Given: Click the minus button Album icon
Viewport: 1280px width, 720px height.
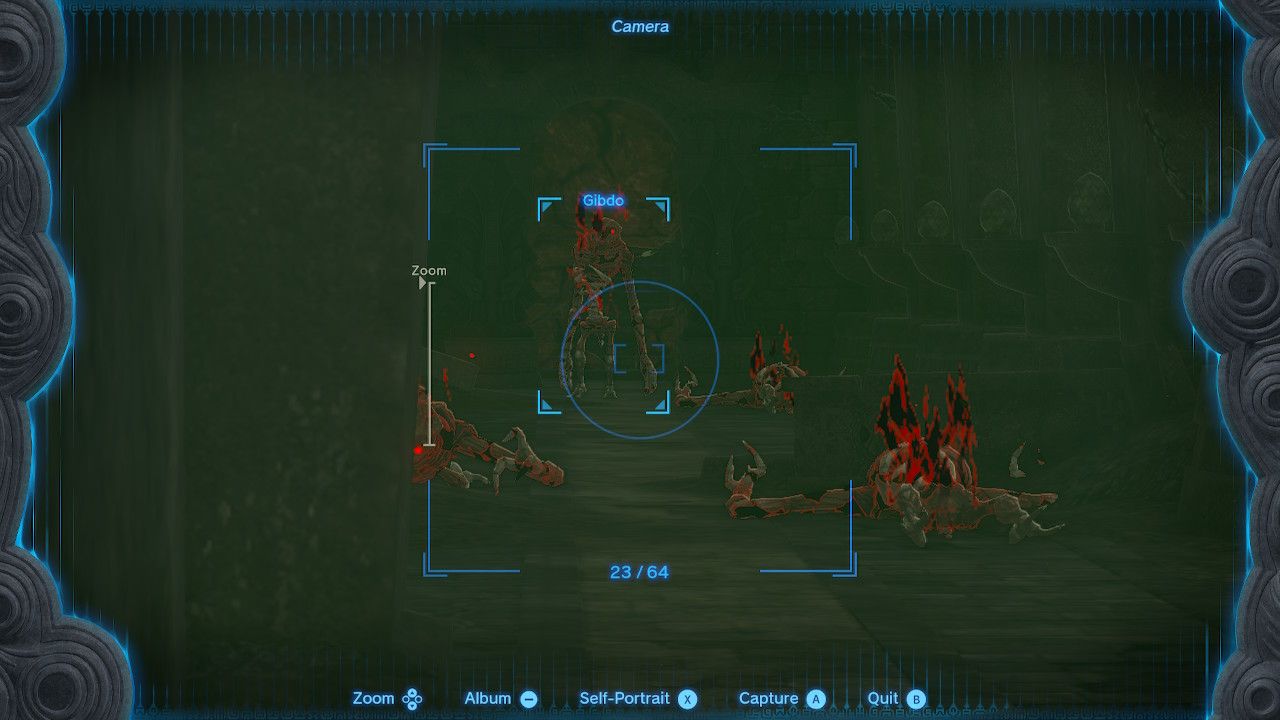Looking at the screenshot, I should click(x=527, y=698).
